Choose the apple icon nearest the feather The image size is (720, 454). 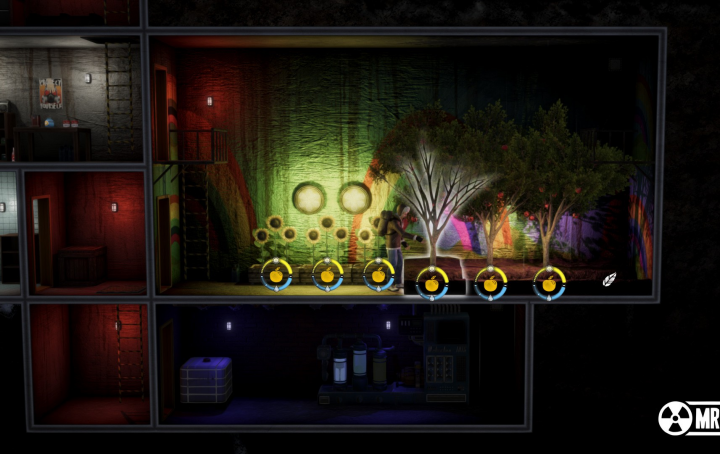549,281
